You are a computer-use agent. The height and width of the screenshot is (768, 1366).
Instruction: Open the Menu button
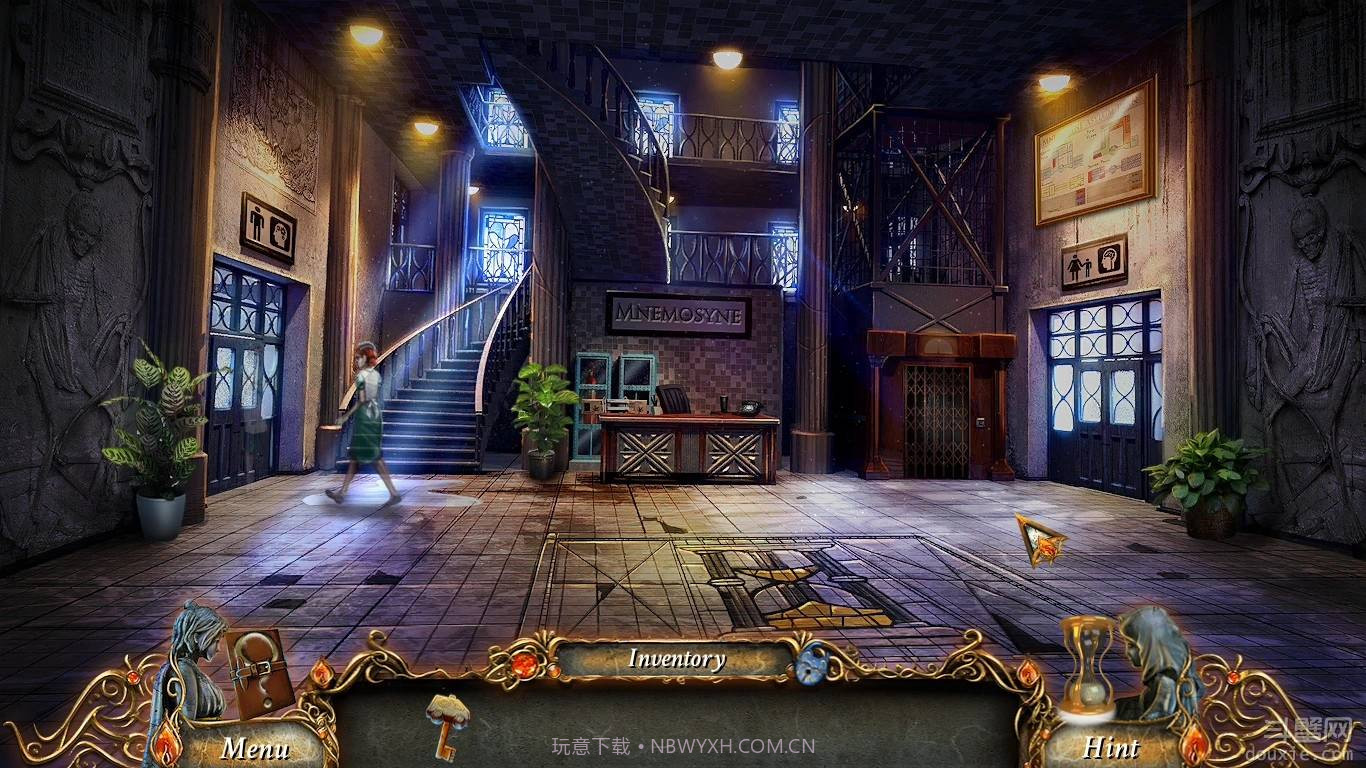pos(255,747)
